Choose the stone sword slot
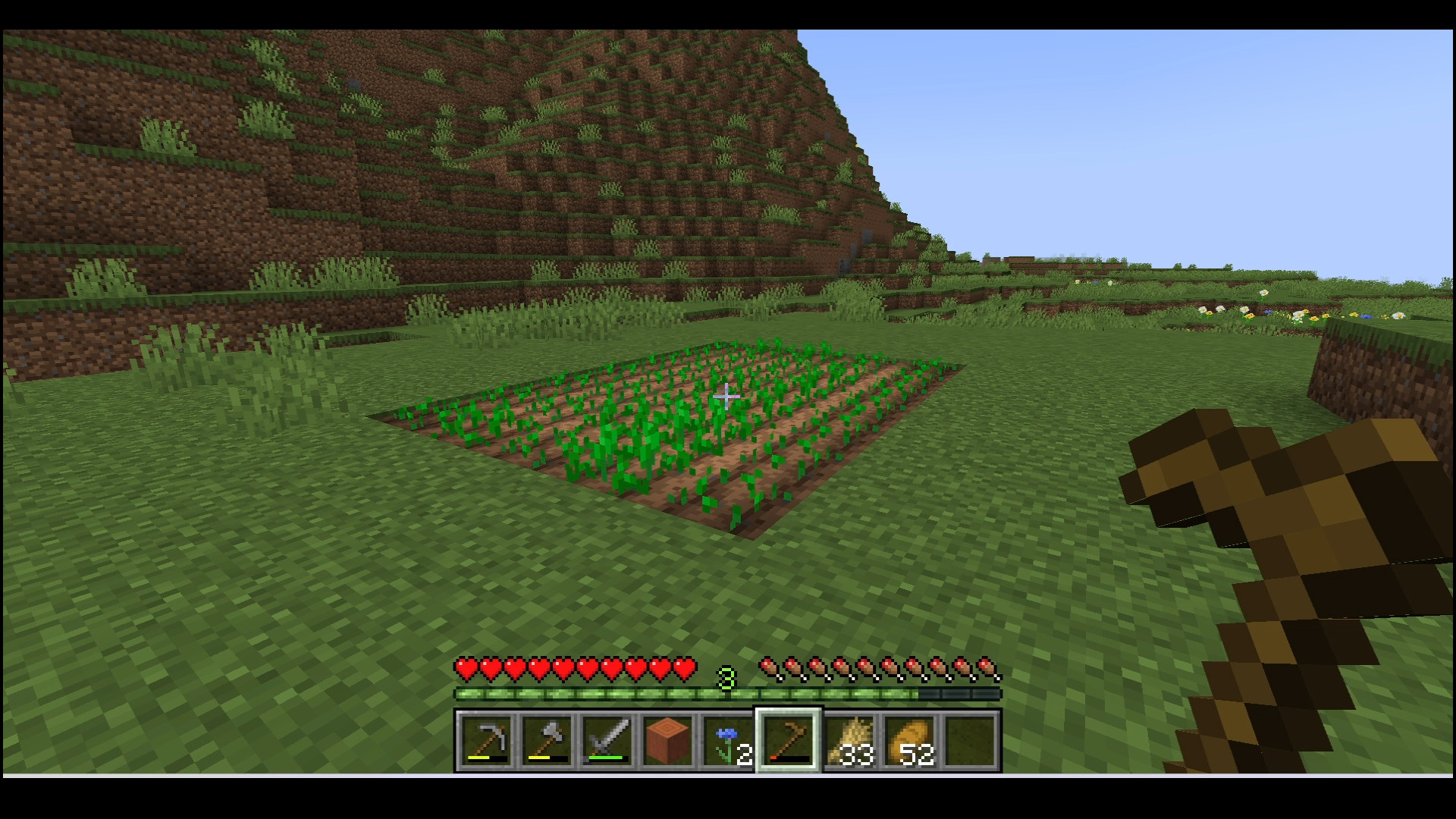Screen dimensions: 1456x819 tap(607, 740)
